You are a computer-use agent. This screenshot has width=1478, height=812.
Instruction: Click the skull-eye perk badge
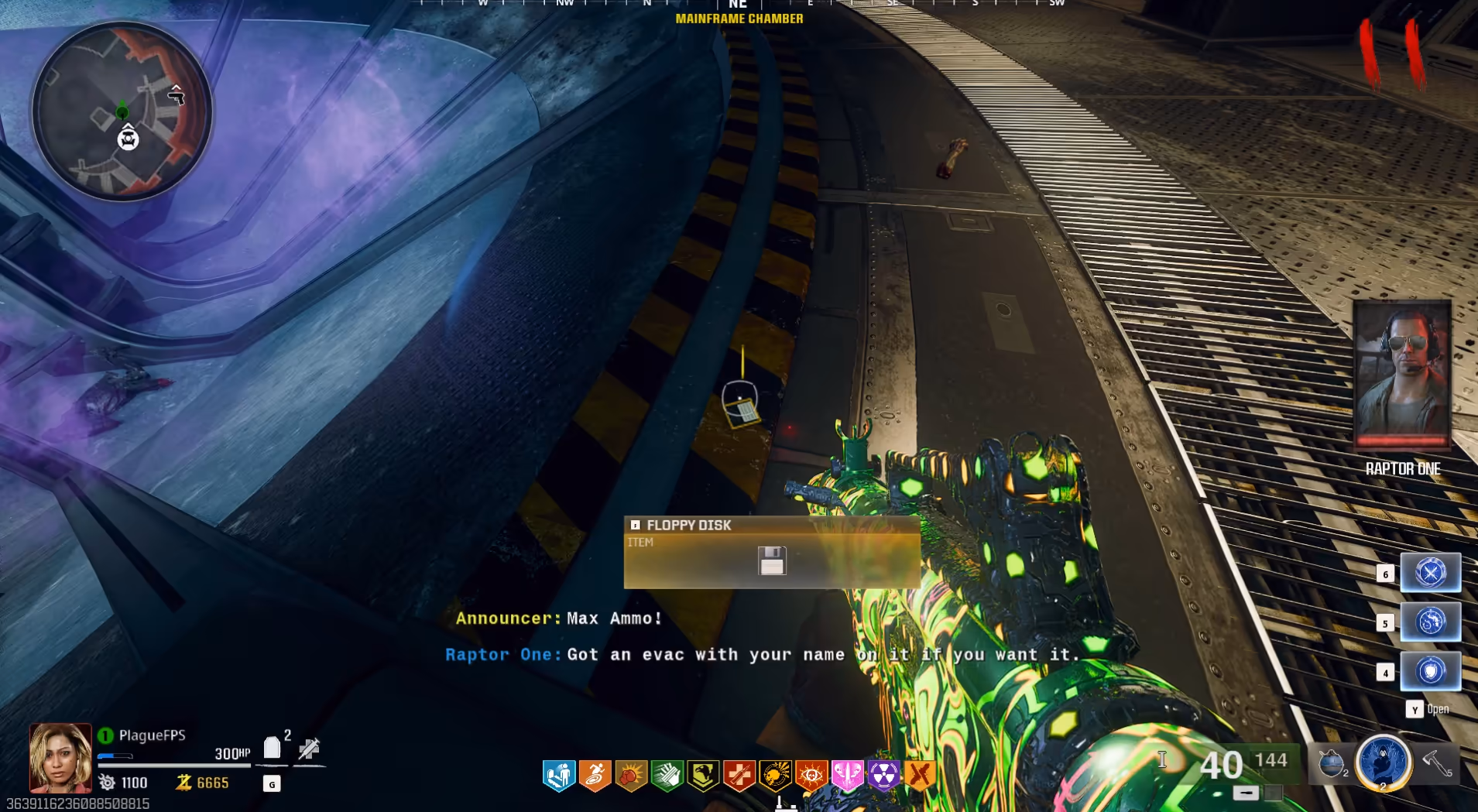tap(811, 775)
